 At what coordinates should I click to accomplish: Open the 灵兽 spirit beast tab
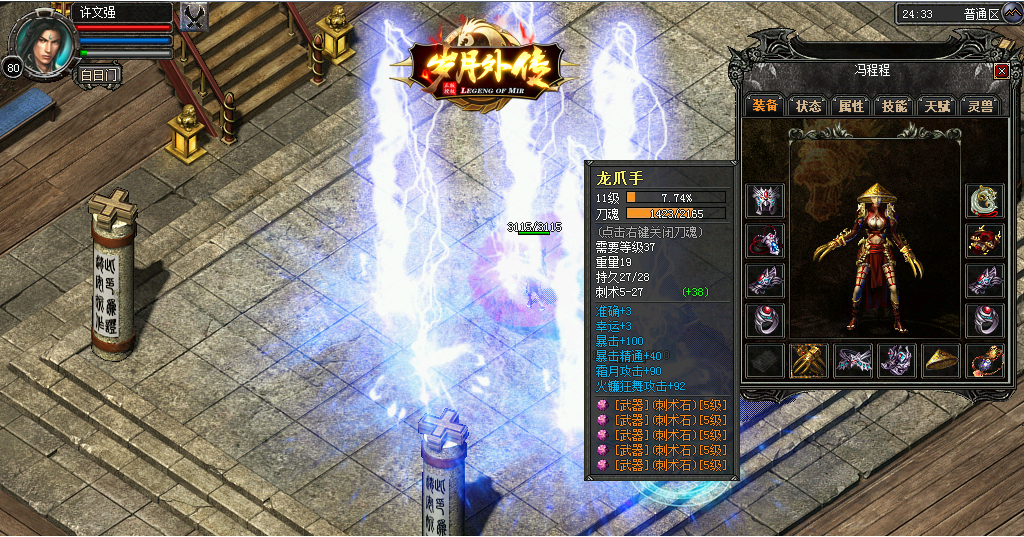point(980,106)
